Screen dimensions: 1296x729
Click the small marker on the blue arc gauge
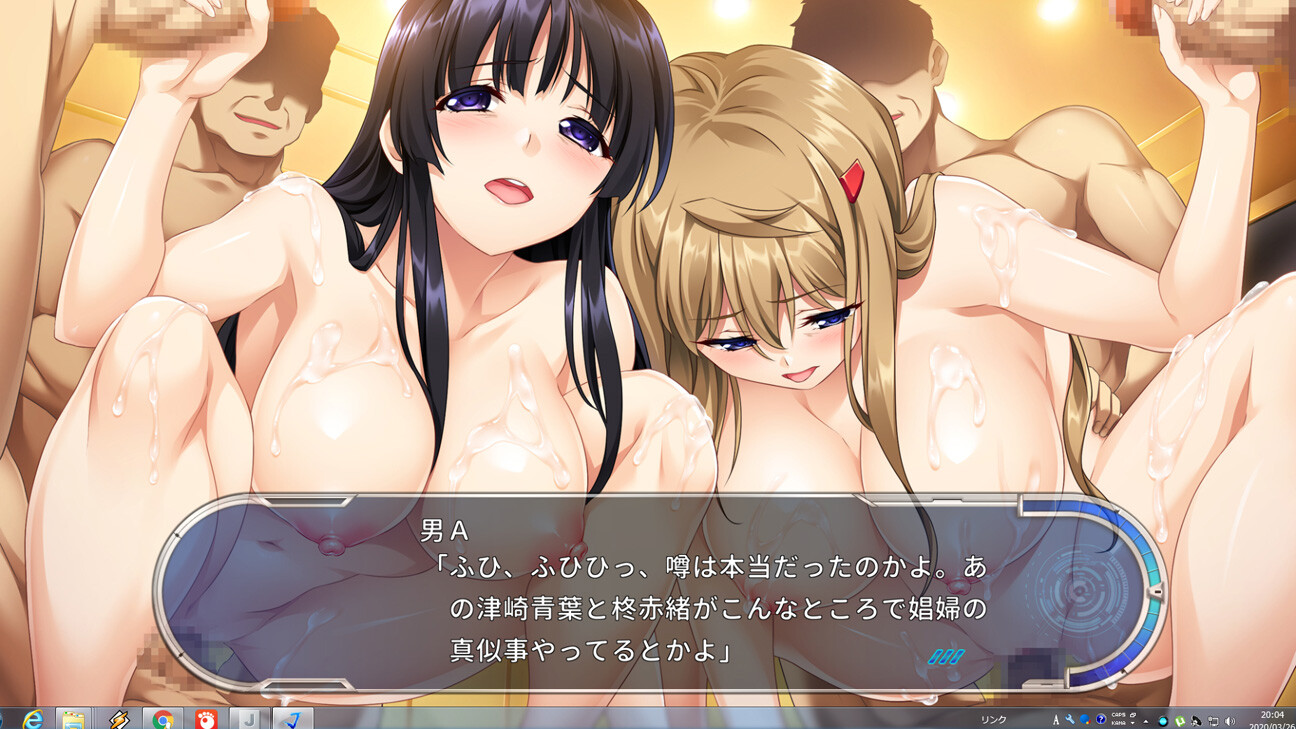click(x=1156, y=592)
